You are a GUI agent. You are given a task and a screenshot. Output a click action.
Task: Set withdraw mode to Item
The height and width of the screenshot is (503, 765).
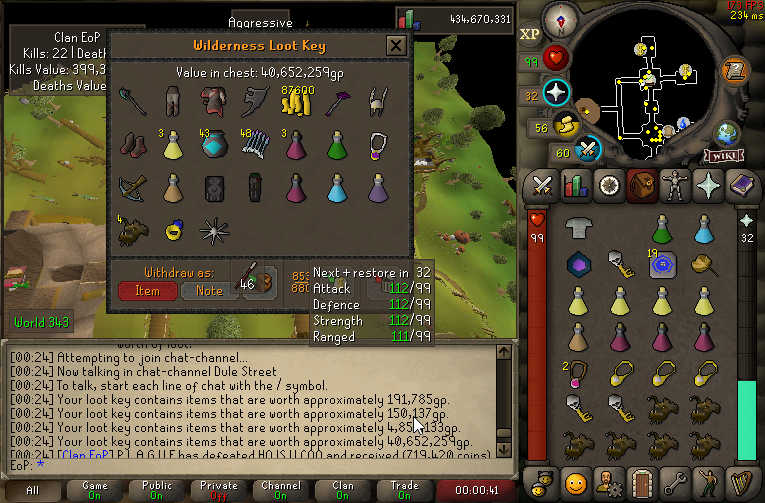pos(147,290)
